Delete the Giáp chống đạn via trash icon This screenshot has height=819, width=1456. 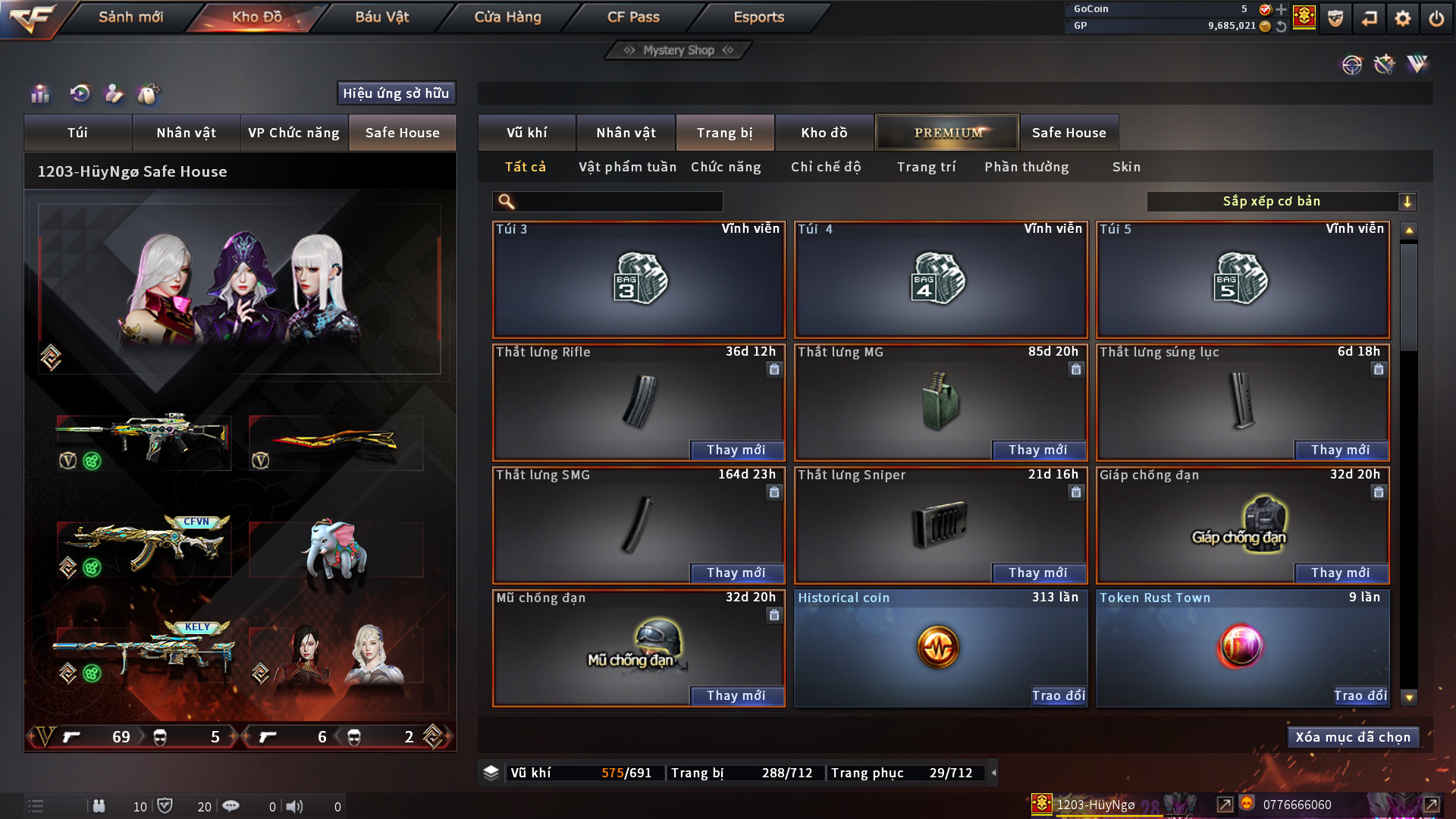click(x=1378, y=493)
